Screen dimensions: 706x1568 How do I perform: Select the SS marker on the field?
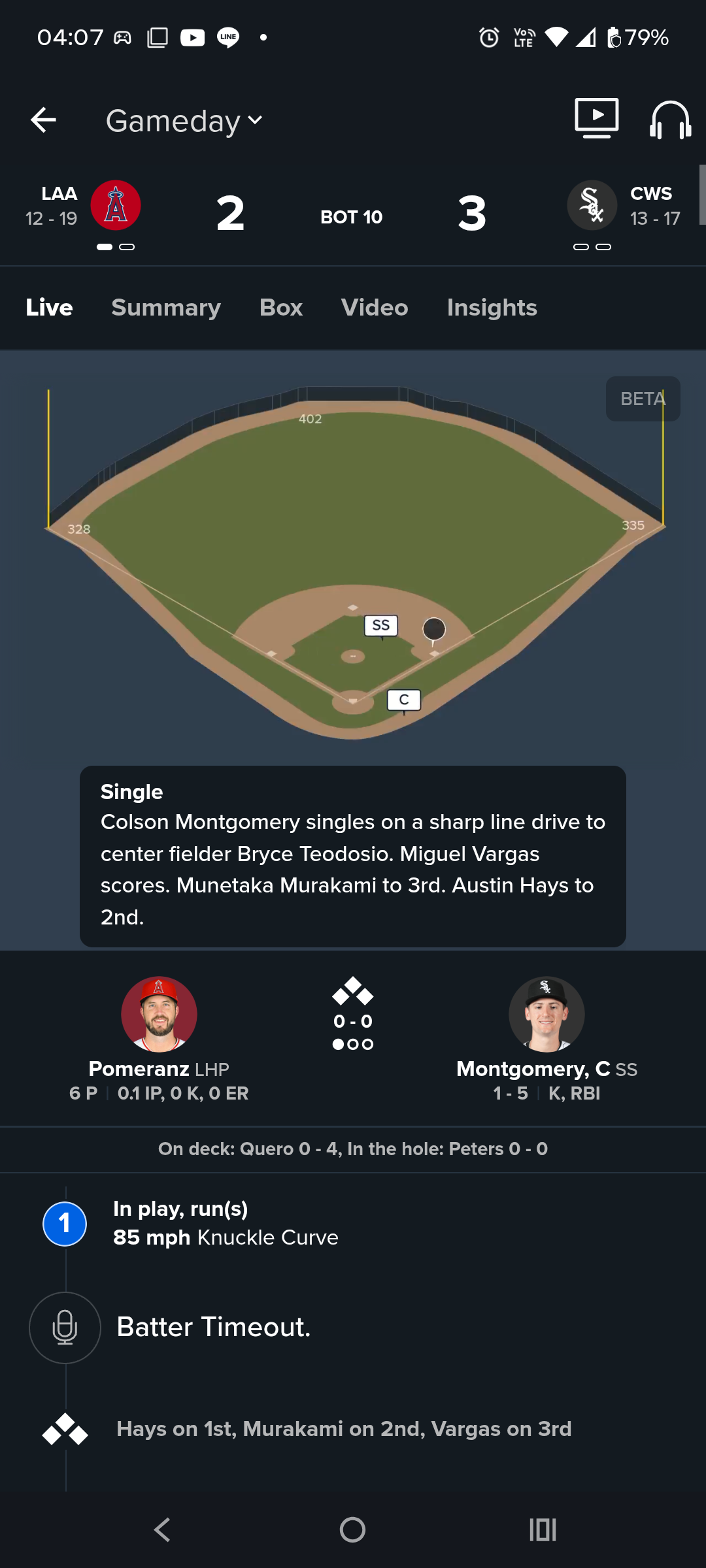(x=380, y=626)
